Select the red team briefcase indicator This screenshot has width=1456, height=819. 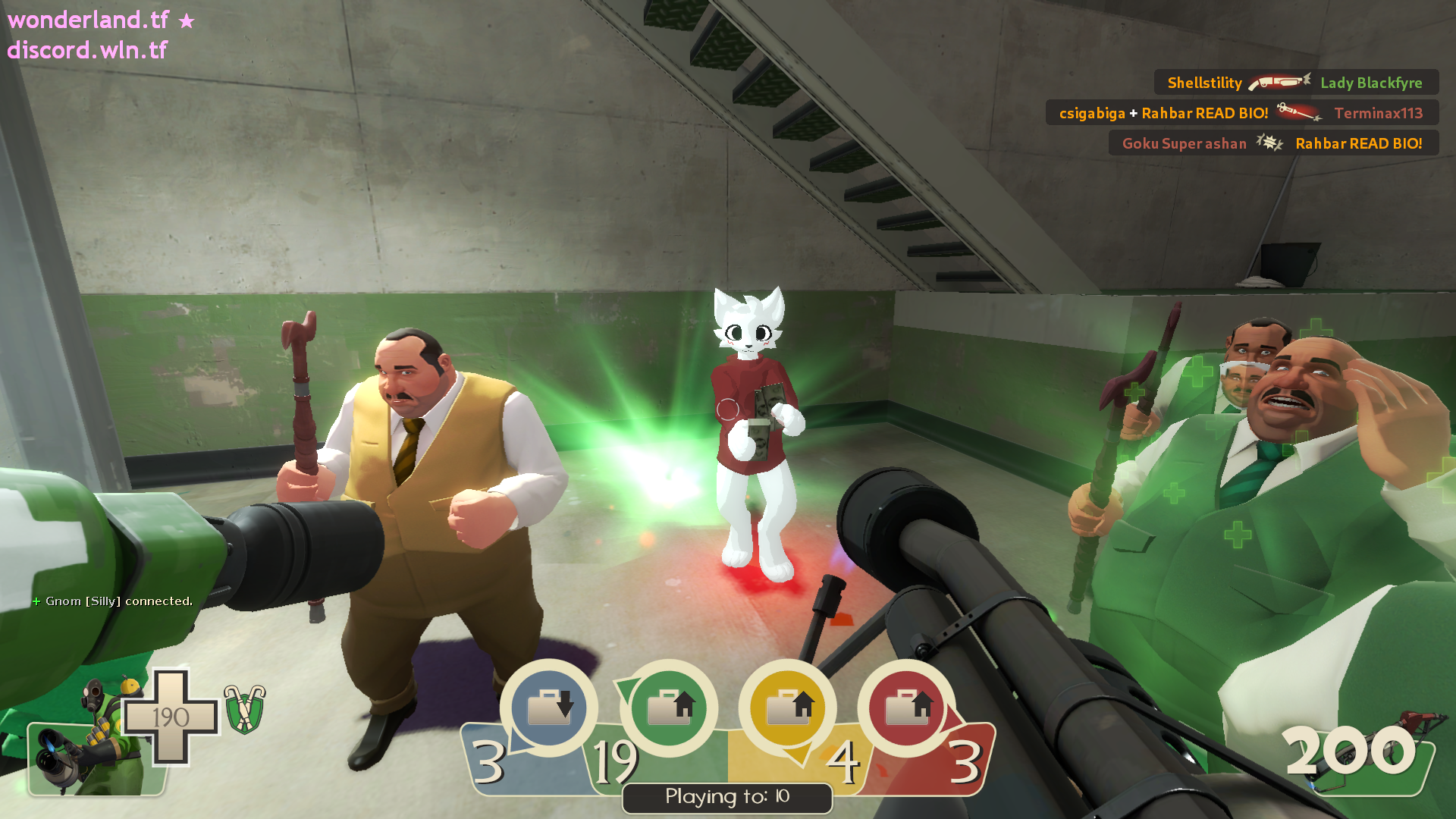click(906, 708)
